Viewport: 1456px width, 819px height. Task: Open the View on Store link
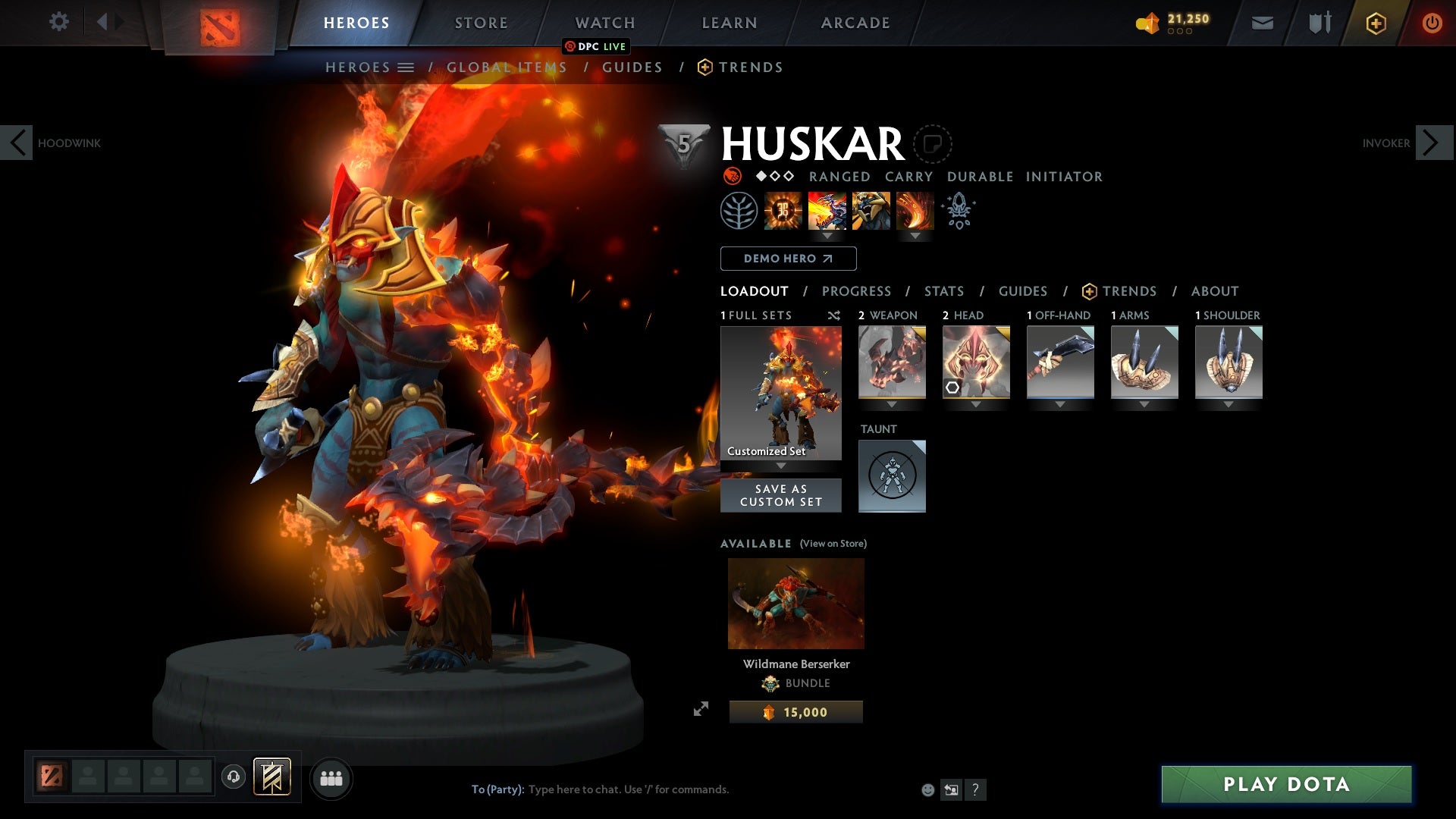tap(832, 544)
